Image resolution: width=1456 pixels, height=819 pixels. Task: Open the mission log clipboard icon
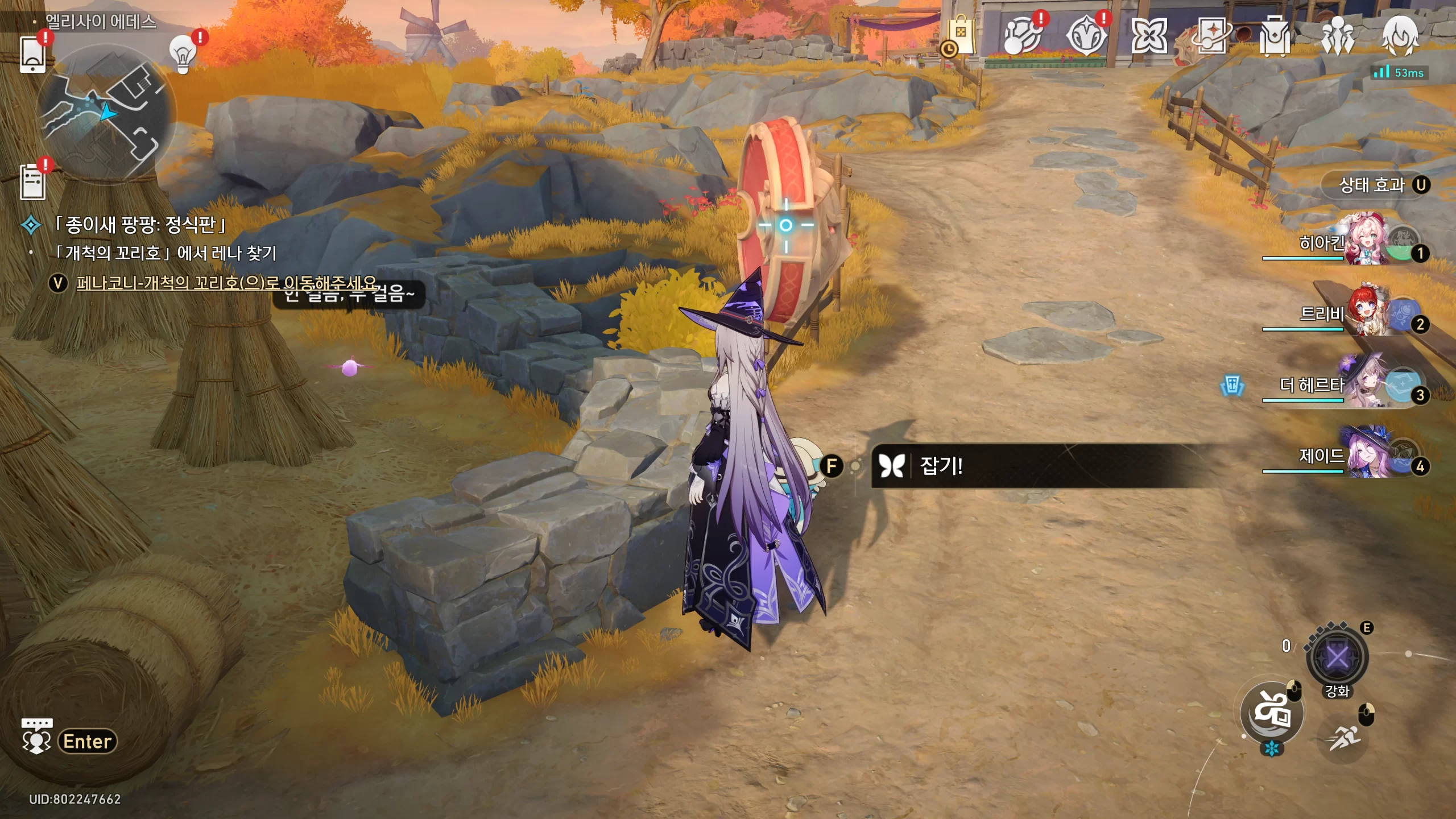32,182
